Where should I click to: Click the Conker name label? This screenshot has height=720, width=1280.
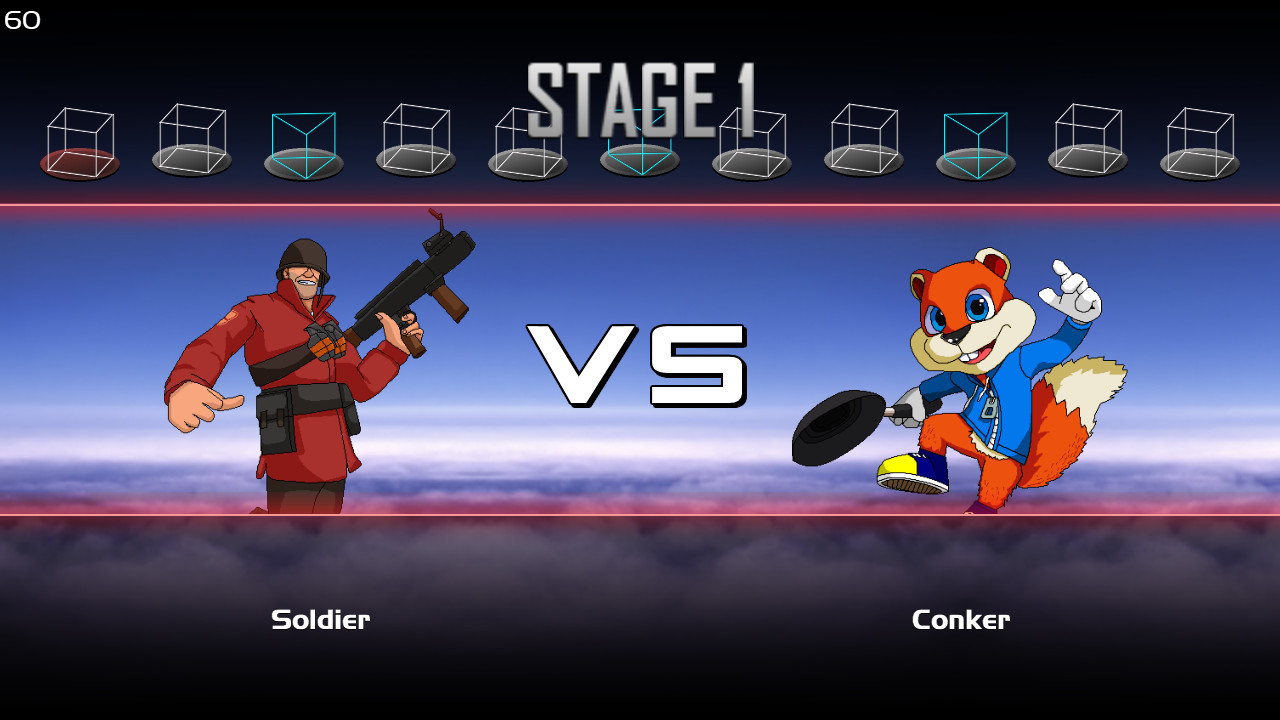pyautogui.click(x=960, y=619)
